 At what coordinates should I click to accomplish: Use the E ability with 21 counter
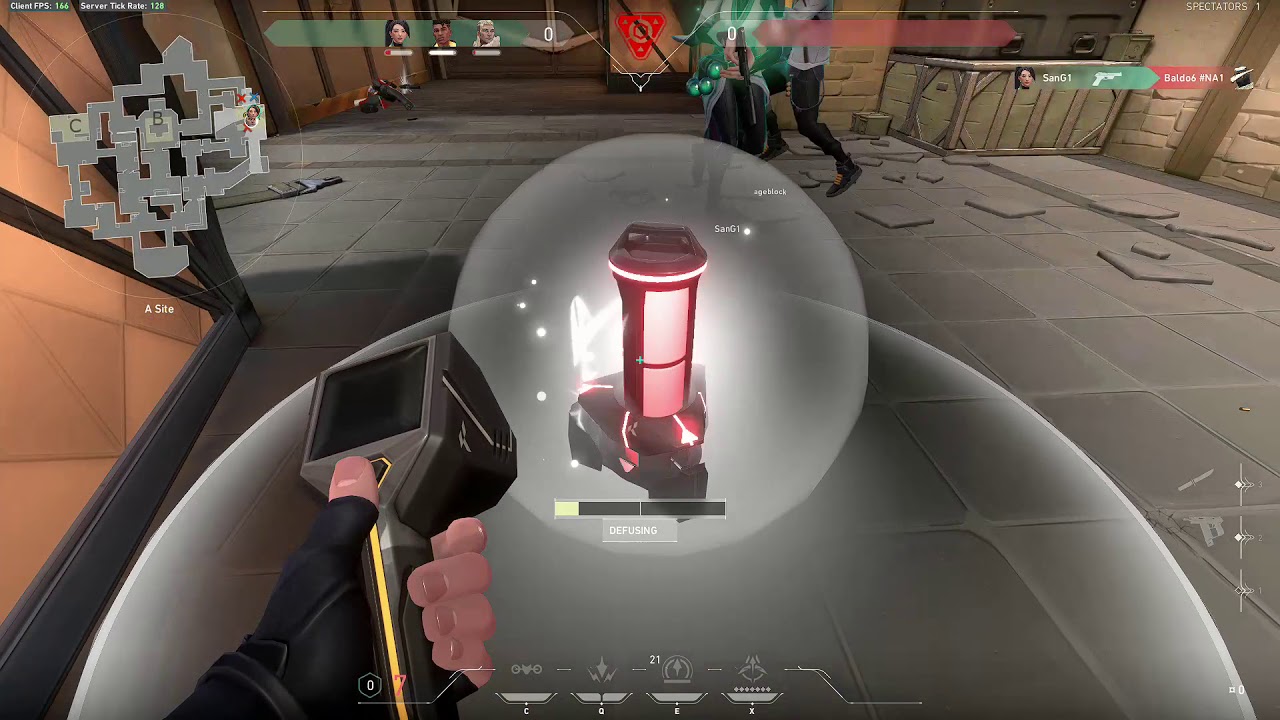click(x=677, y=669)
